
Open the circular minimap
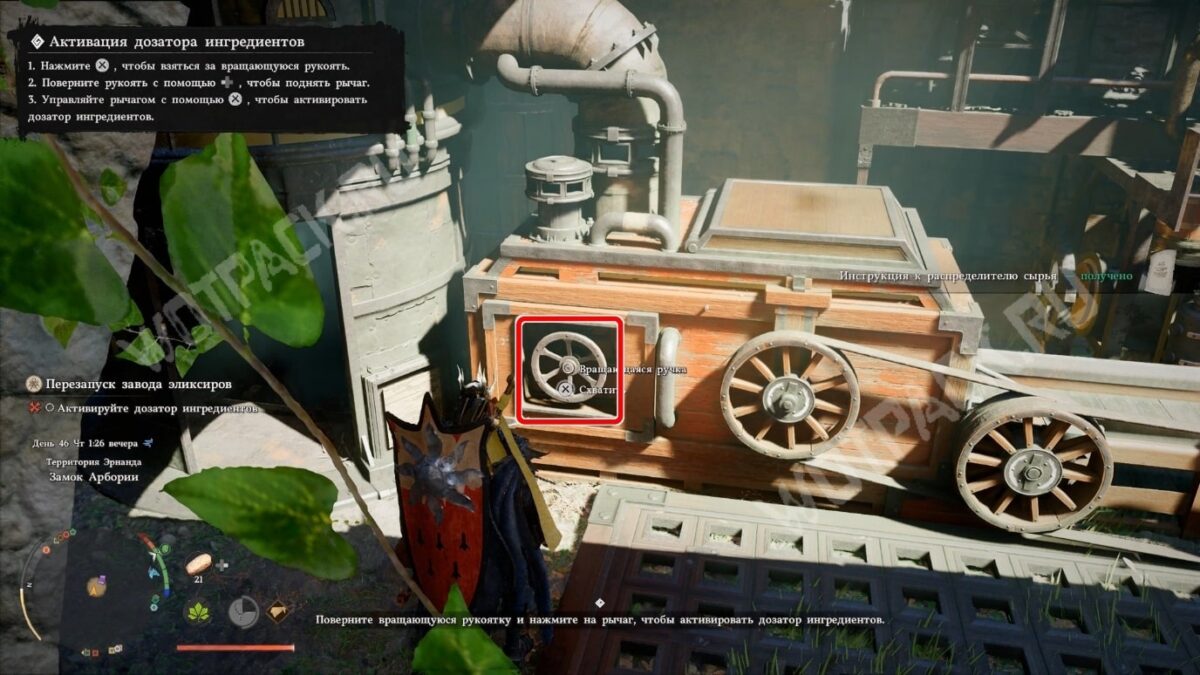(x=97, y=585)
